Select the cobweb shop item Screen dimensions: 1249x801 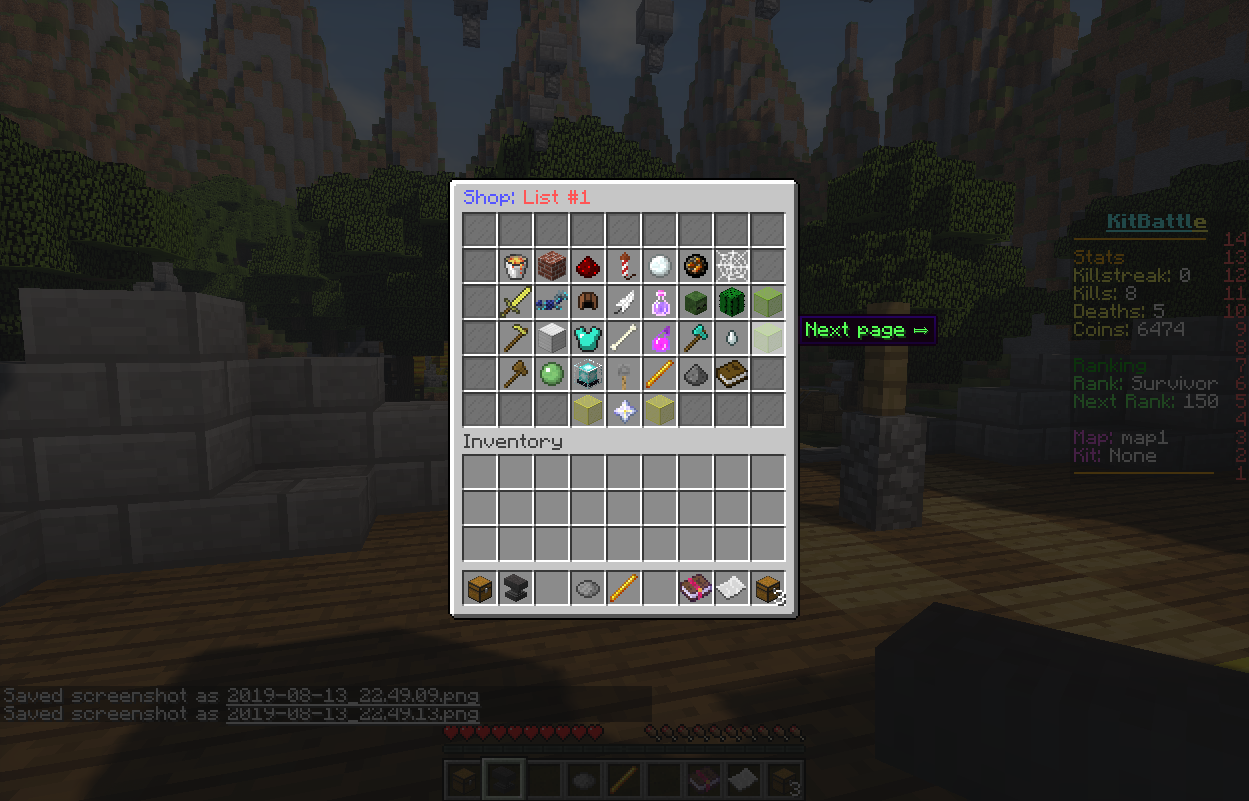(732, 266)
